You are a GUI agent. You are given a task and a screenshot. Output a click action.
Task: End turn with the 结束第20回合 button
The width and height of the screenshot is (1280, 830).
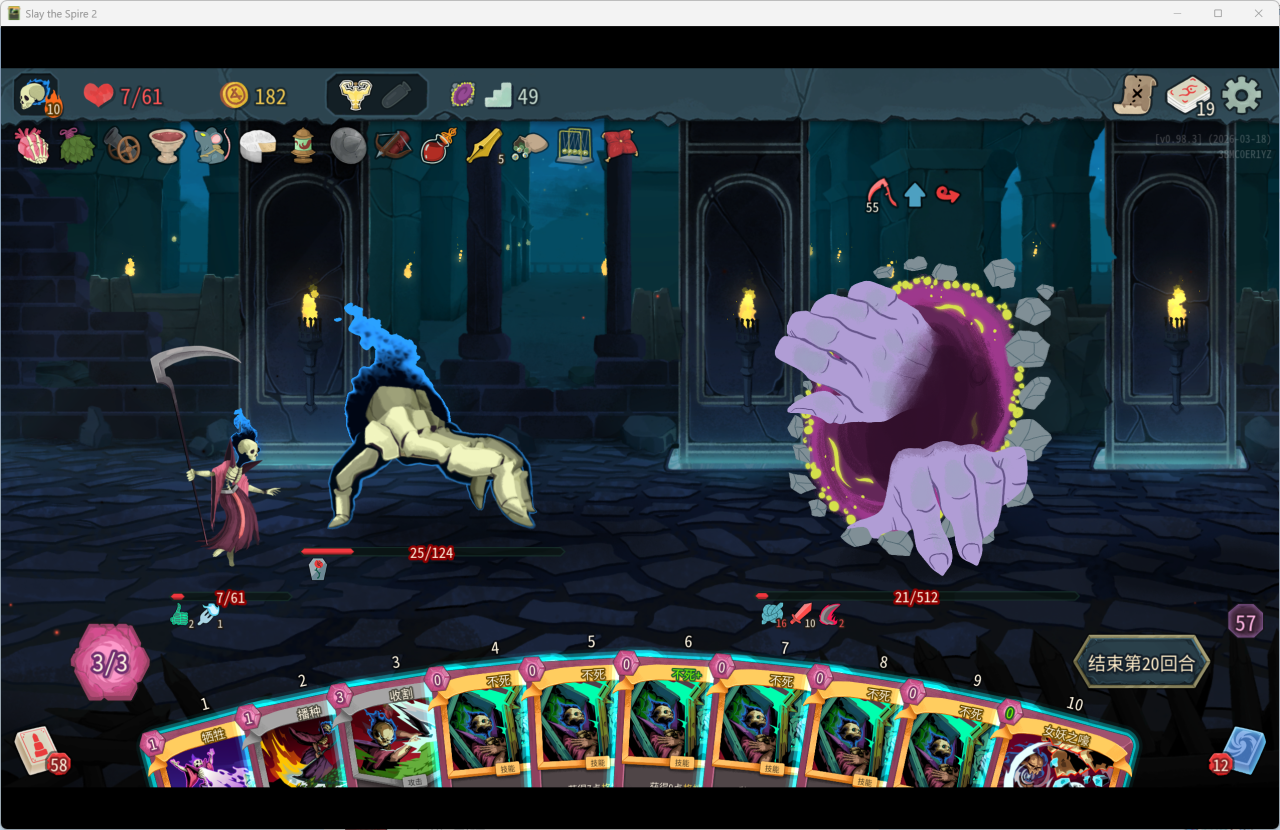pos(1141,662)
